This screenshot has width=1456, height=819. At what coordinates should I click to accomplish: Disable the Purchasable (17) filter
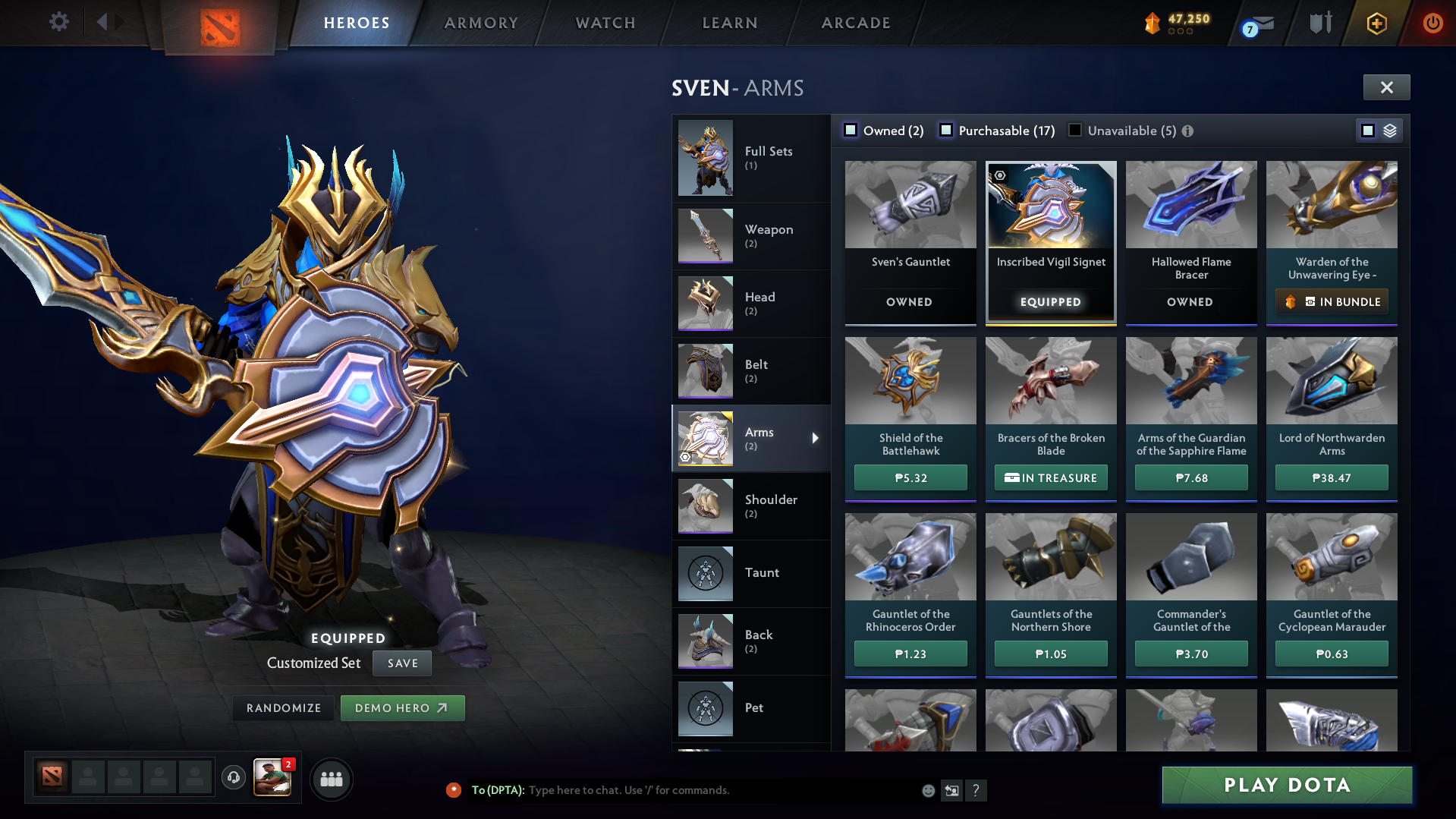946,131
